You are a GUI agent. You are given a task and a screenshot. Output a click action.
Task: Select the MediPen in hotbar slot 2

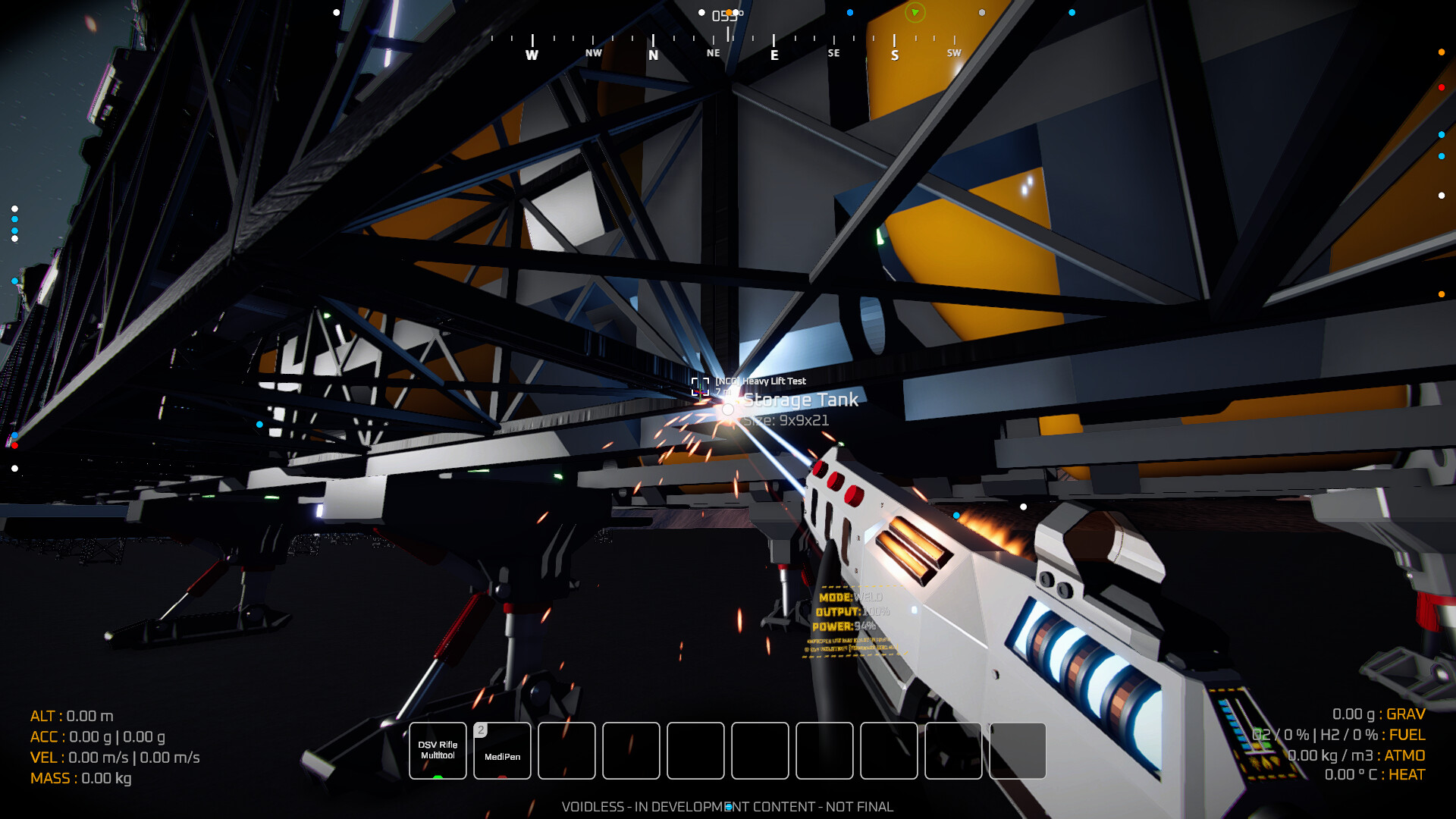click(x=502, y=750)
